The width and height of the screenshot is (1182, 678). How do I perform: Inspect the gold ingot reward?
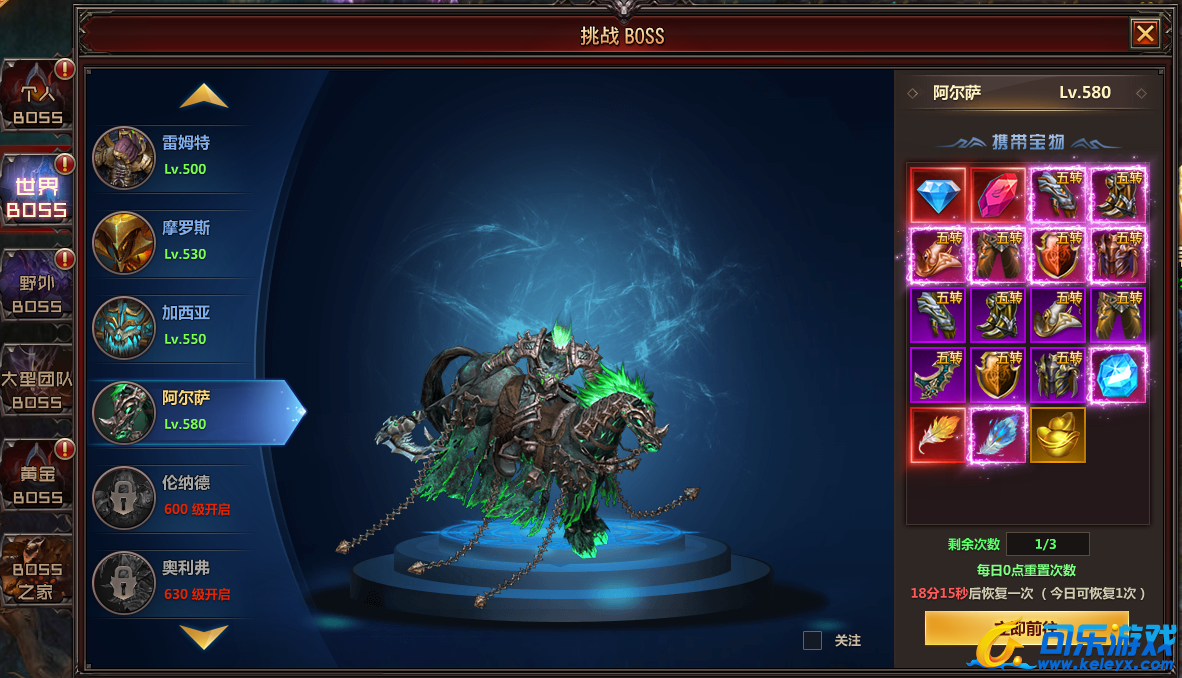[1058, 435]
